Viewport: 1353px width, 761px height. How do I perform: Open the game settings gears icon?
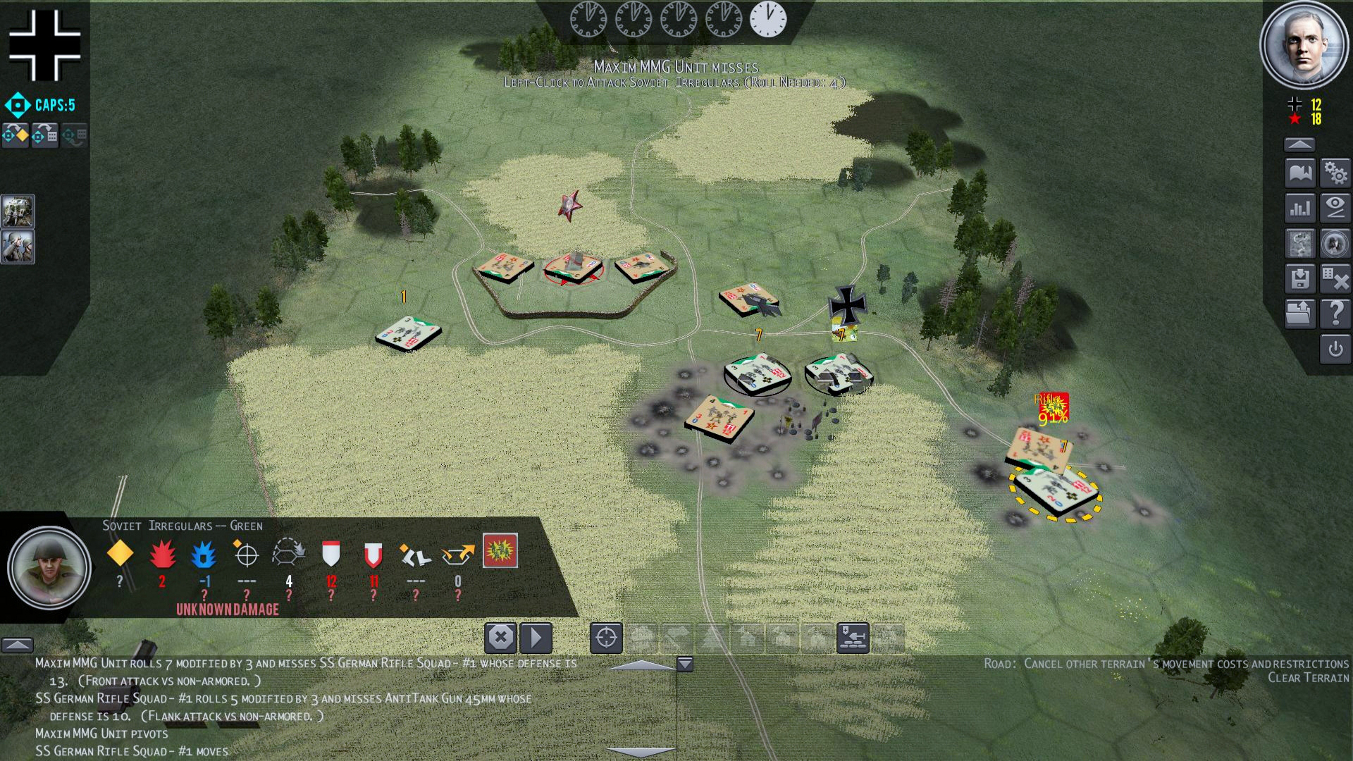(1337, 174)
